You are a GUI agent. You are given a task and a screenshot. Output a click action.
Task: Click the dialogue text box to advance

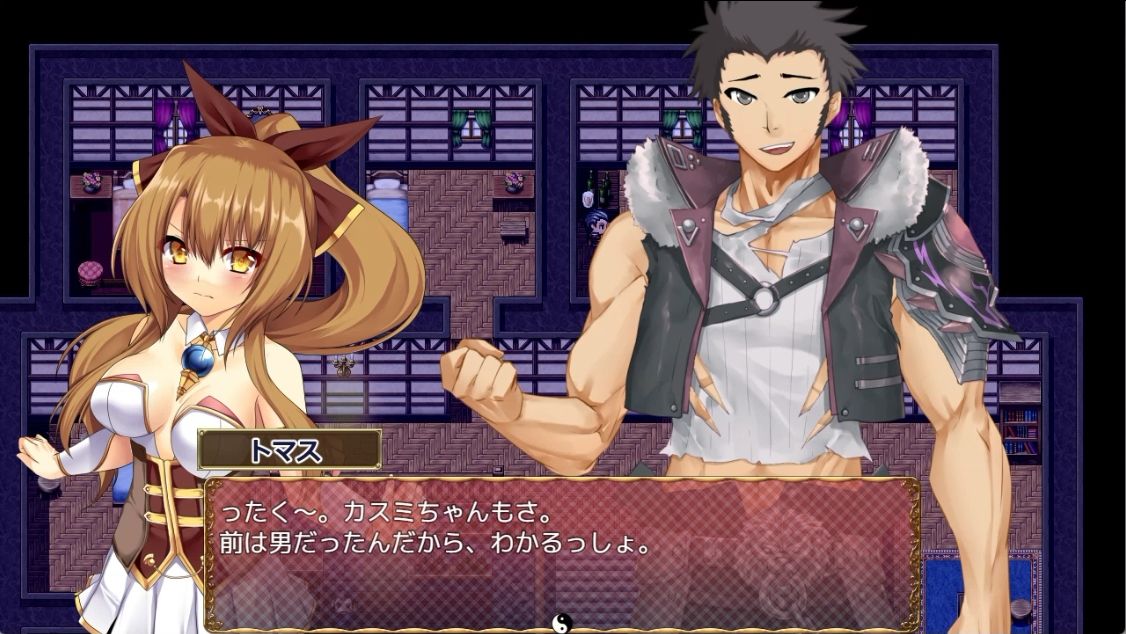click(x=562, y=553)
